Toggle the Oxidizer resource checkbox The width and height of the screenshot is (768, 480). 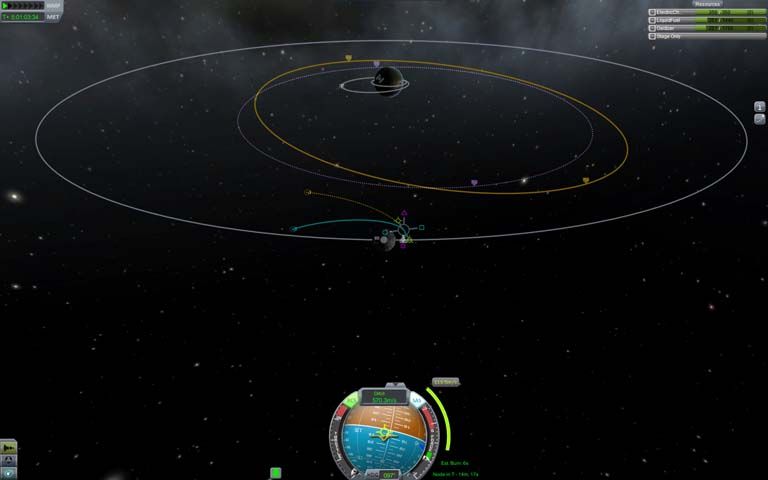653,28
